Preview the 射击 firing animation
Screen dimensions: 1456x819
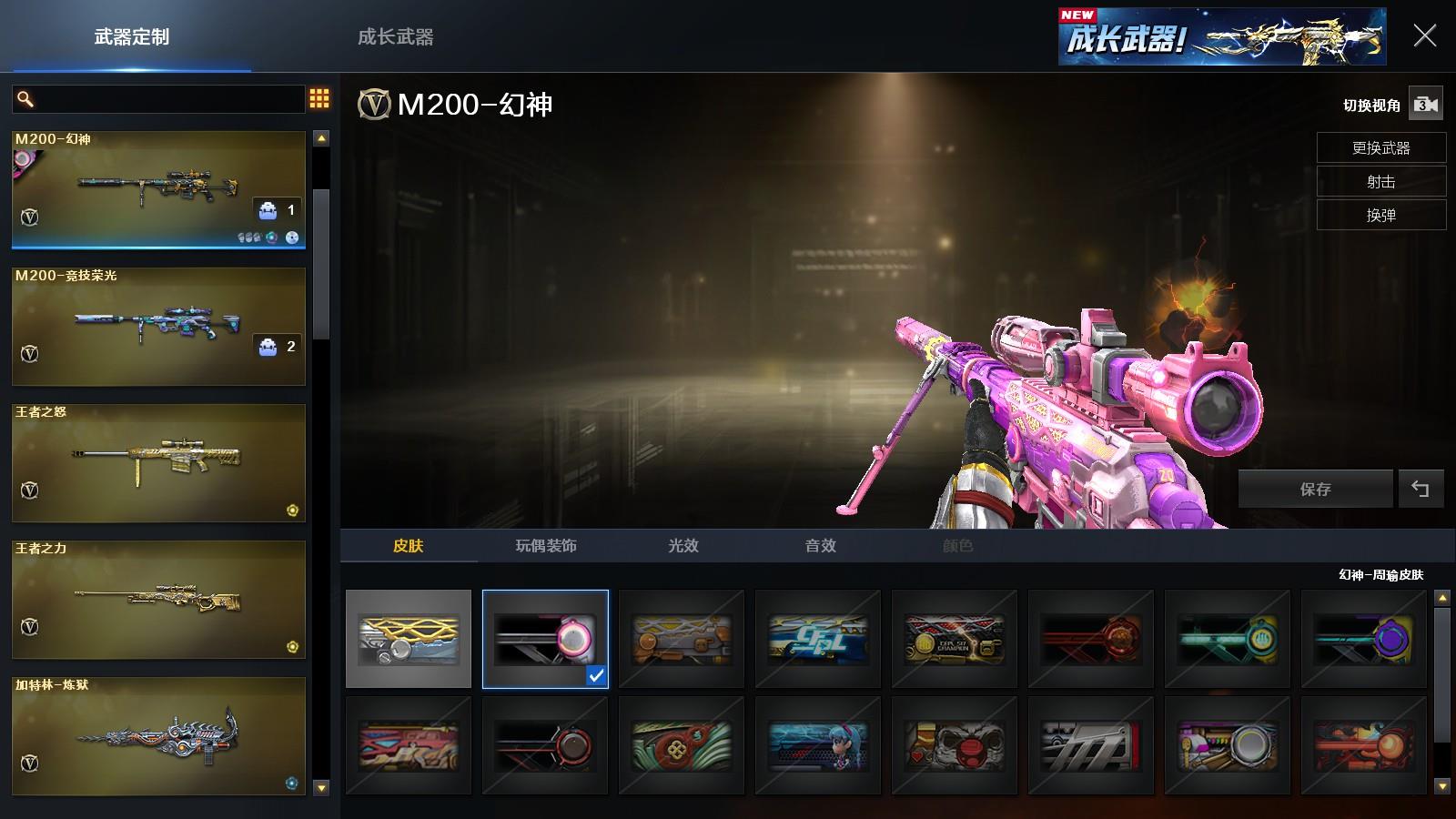pyautogui.click(x=1380, y=181)
